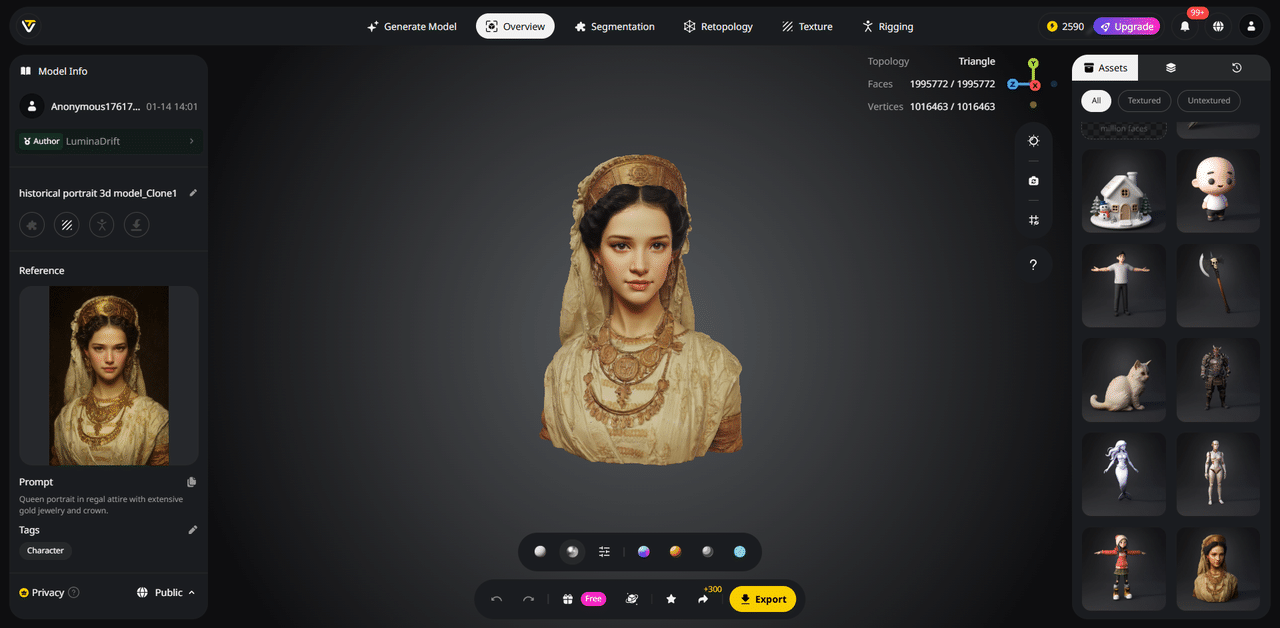Screen dimensions: 1280x628
Task: Choose the cat model thumbnail
Action: 1123,379
